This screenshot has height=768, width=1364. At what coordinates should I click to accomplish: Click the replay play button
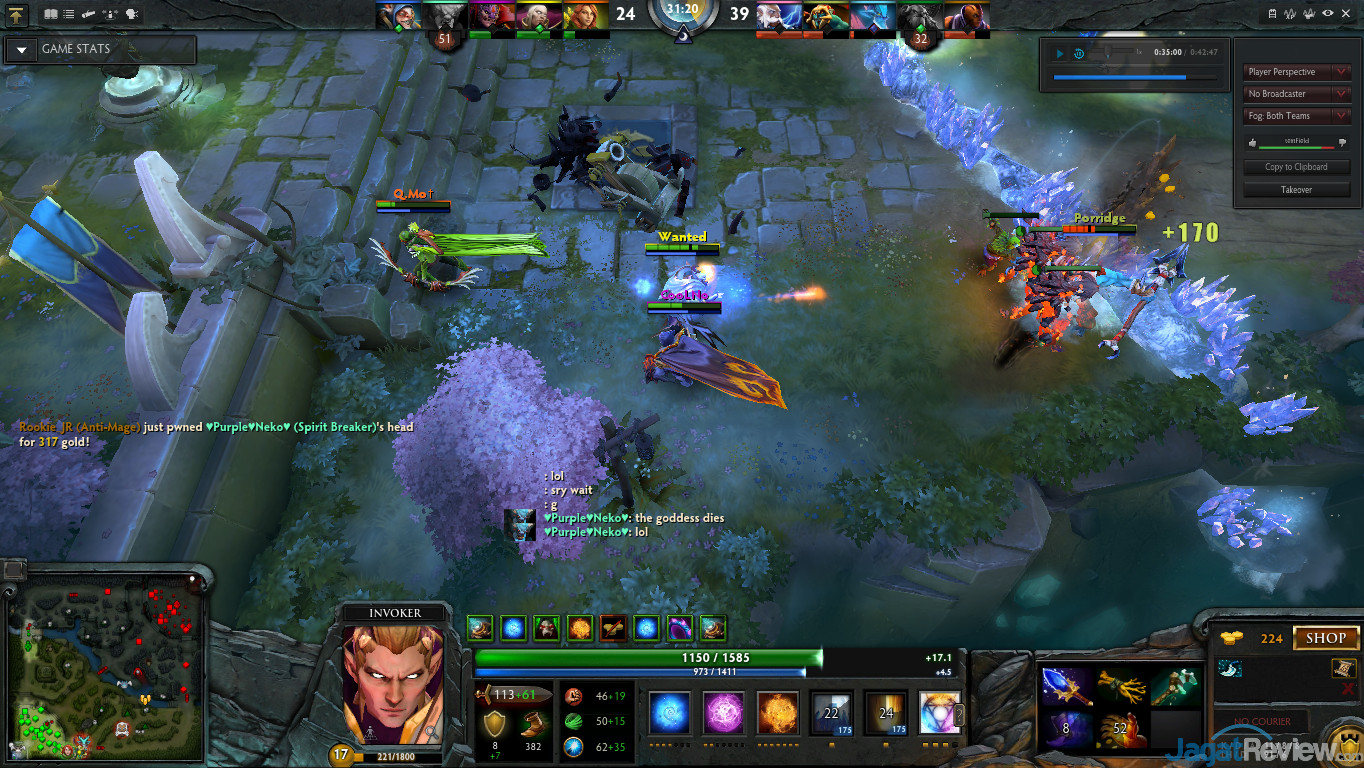tap(1060, 53)
